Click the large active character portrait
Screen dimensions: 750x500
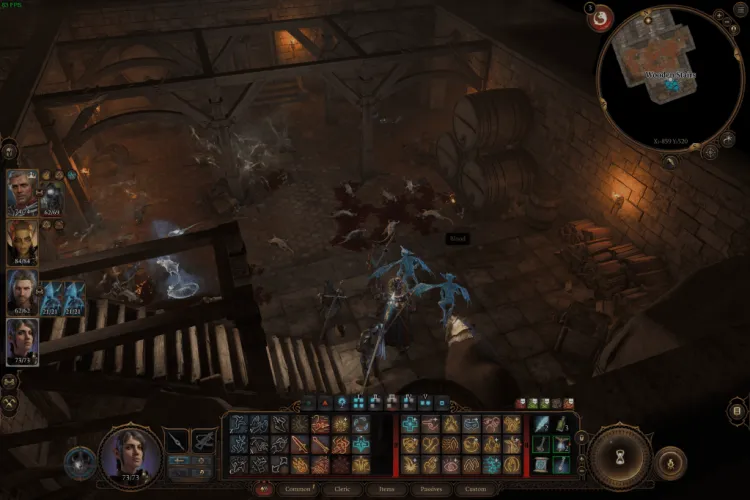coord(130,456)
